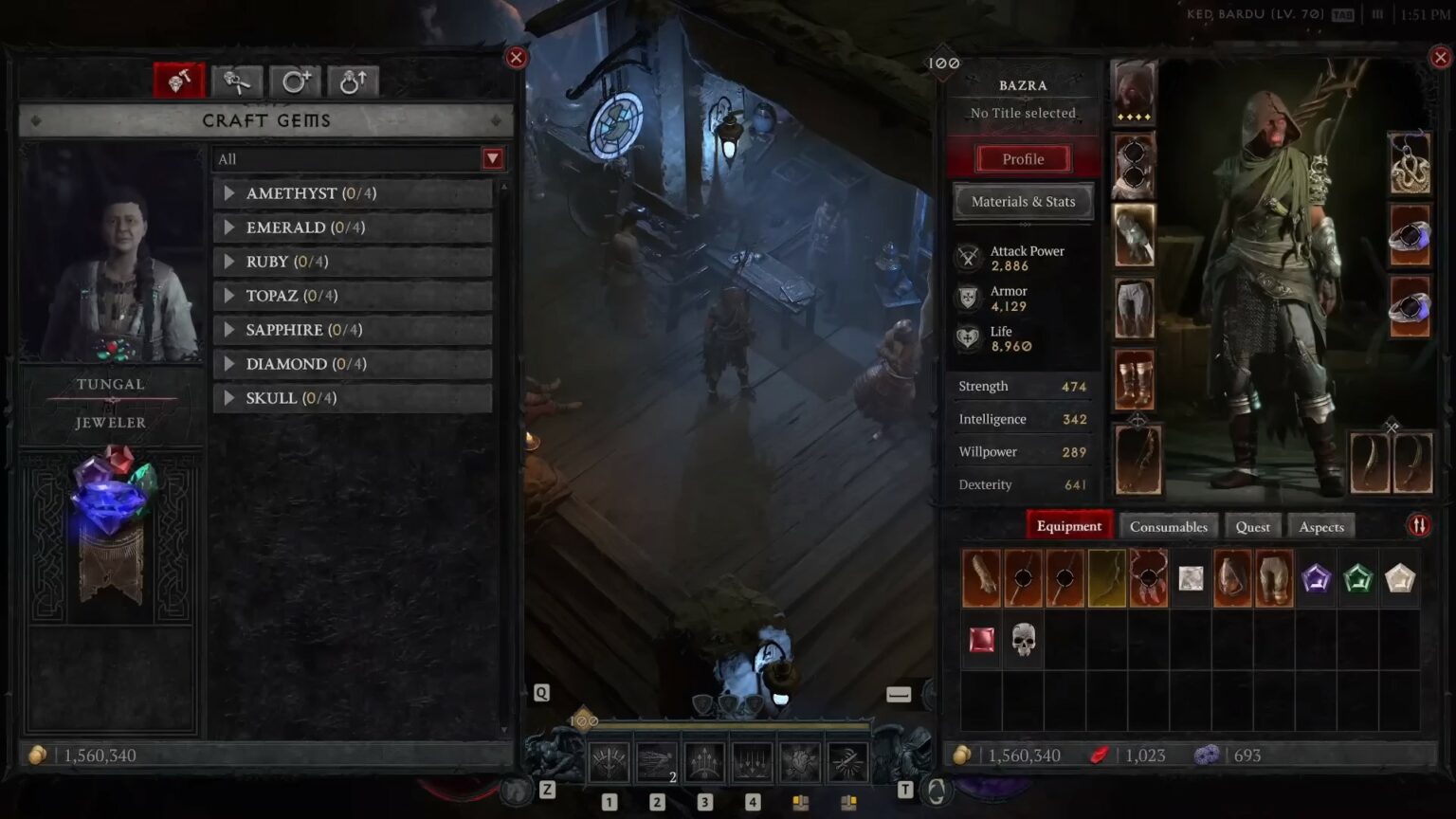Open Materials & Stats
Image resolution: width=1456 pixels, height=819 pixels.
pos(1022,201)
